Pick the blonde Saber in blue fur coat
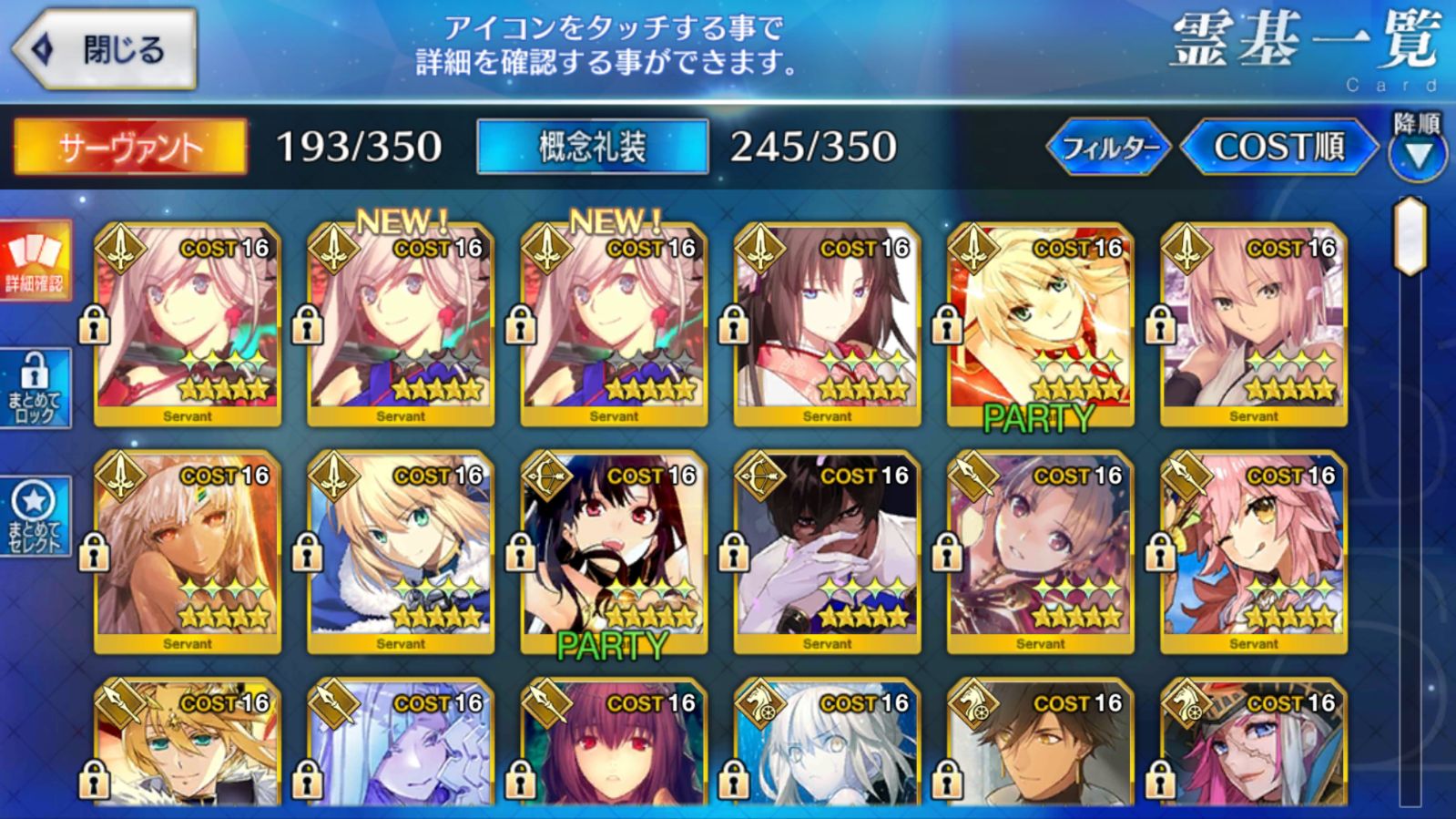The width and height of the screenshot is (1456, 819). (x=401, y=553)
